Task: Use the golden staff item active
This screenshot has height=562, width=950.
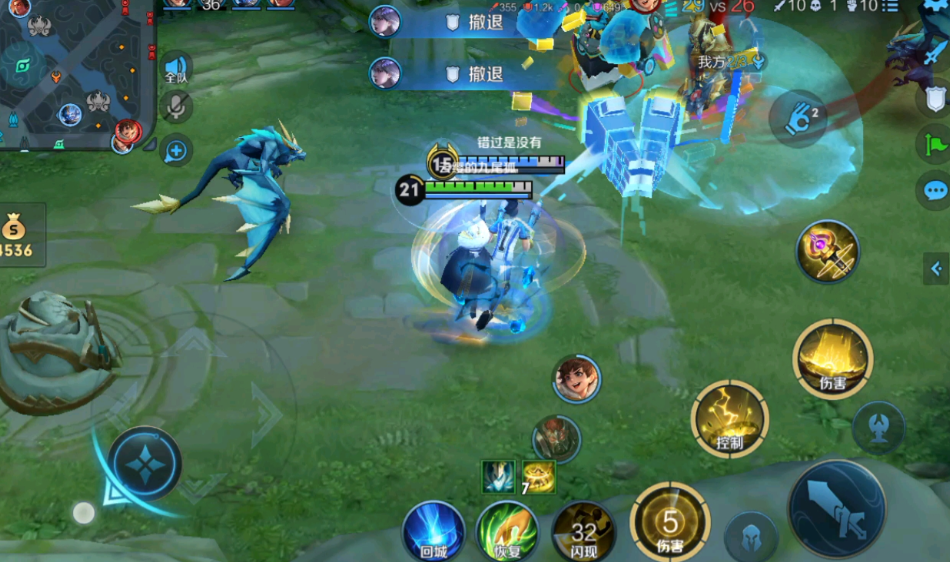Action: tap(828, 251)
